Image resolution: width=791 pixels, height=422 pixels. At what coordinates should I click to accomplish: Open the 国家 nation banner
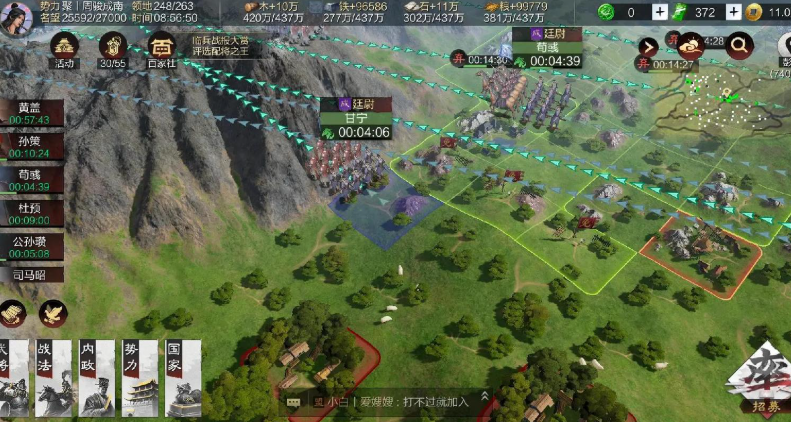pyautogui.click(x=182, y=377)
